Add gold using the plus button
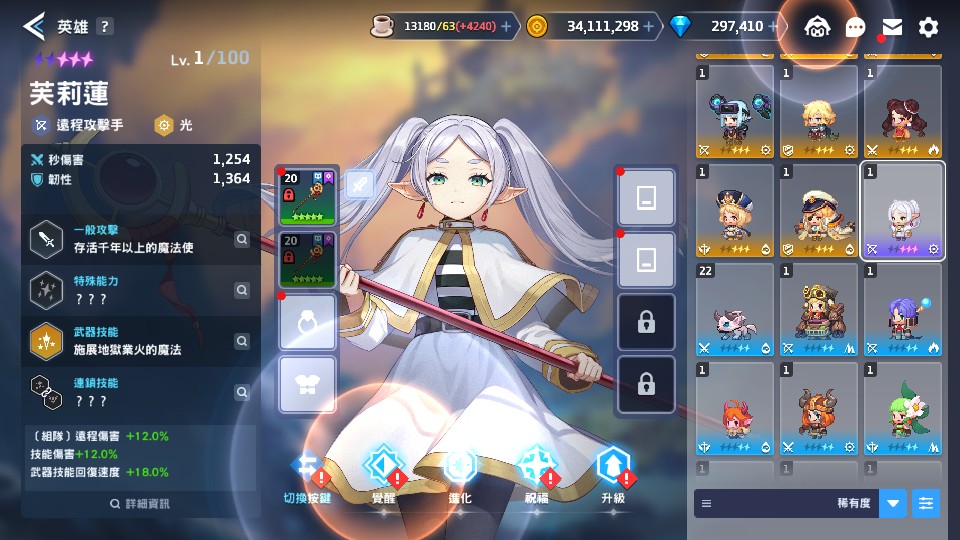The height and width of the screenshot is (540, 960). [x=649, y=26]
